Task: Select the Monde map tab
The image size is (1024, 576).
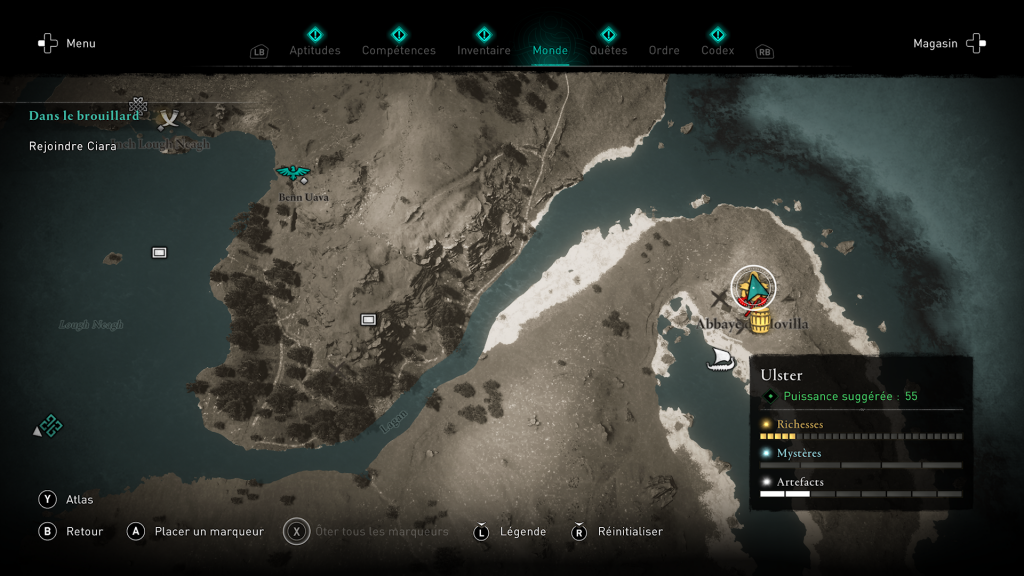Action: click(550, 50)
